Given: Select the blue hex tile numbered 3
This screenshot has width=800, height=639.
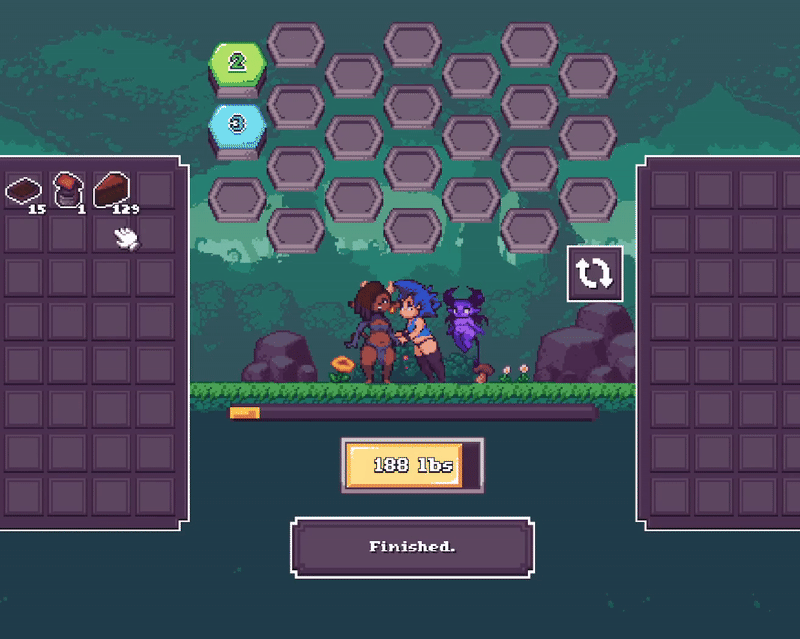Looking at the screenshot, I should click(237, 125).
